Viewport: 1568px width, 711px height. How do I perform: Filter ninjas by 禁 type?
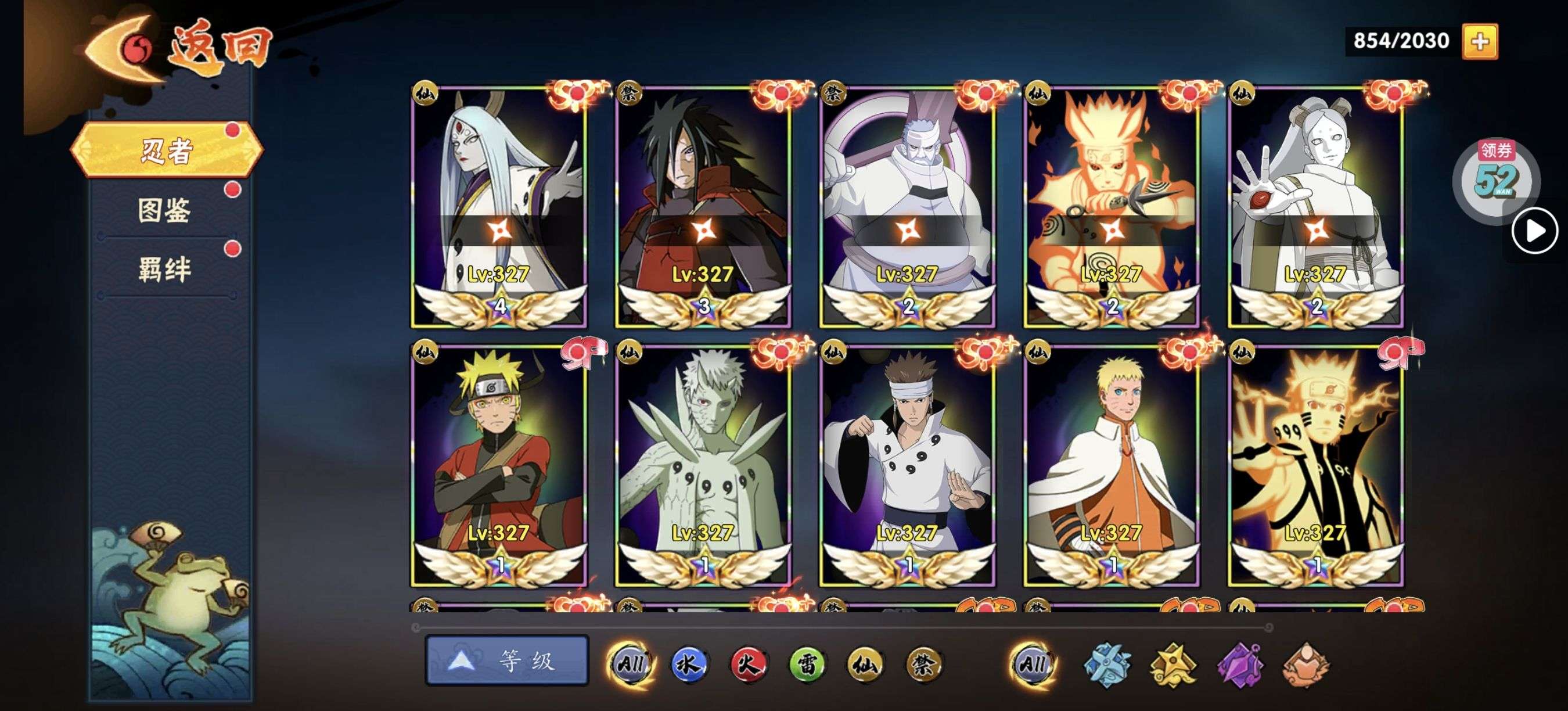(x=923, y=663)
